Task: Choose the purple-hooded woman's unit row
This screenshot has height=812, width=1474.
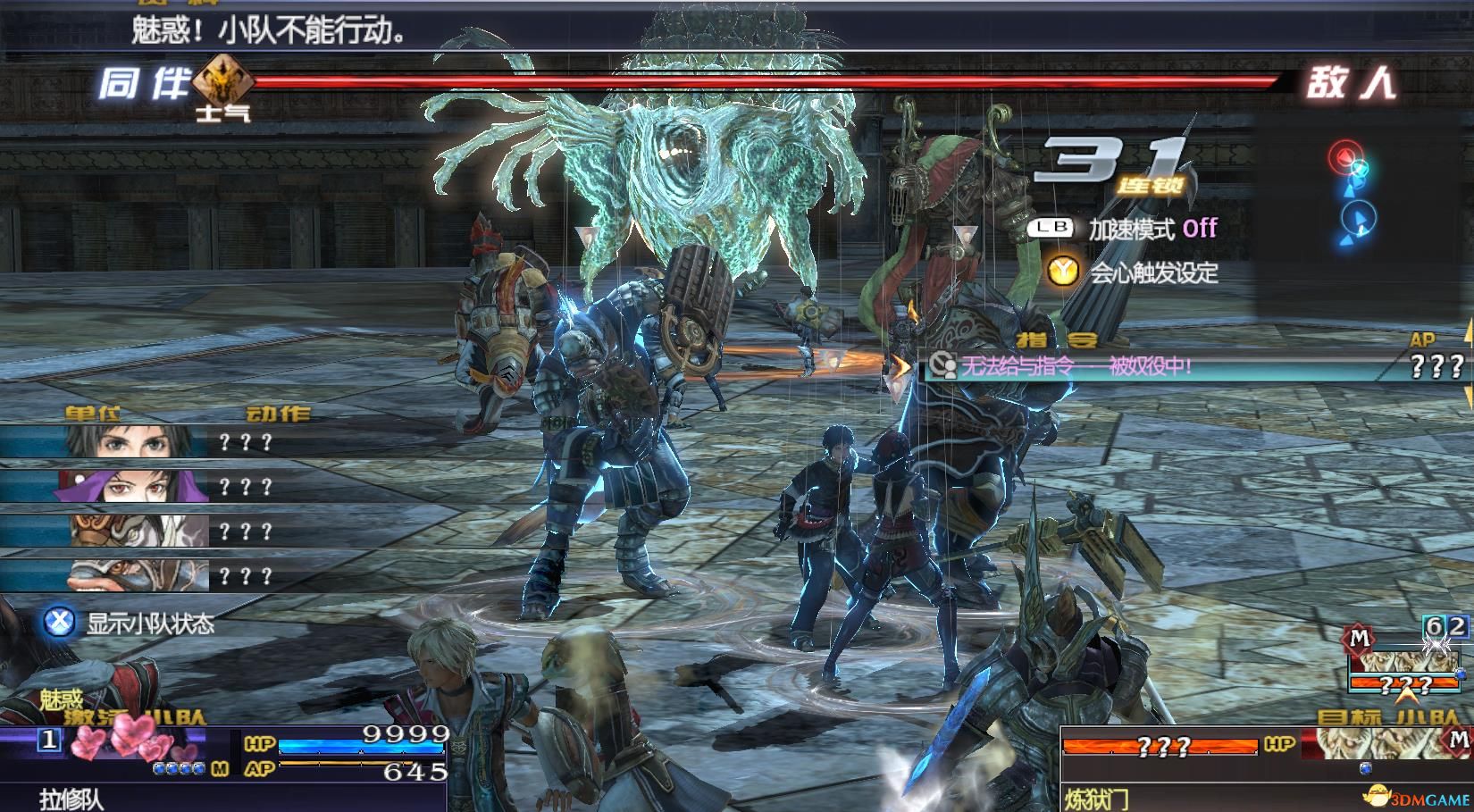Action: click(134, 487)
